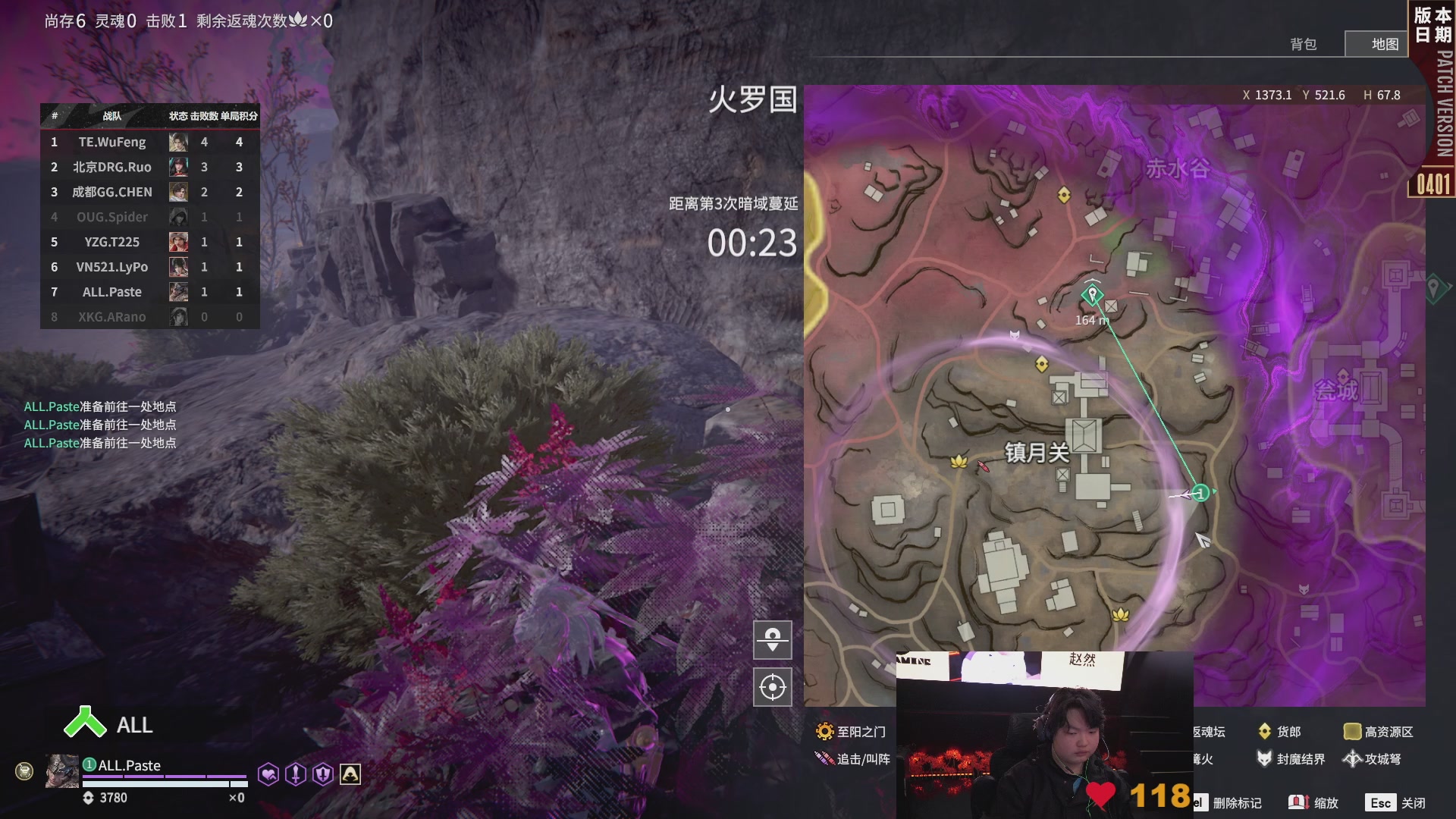Click the shield buff hexagon icon
This screenshot has width=1456, height=819.
pyautogui.click(x=324, y=773)
